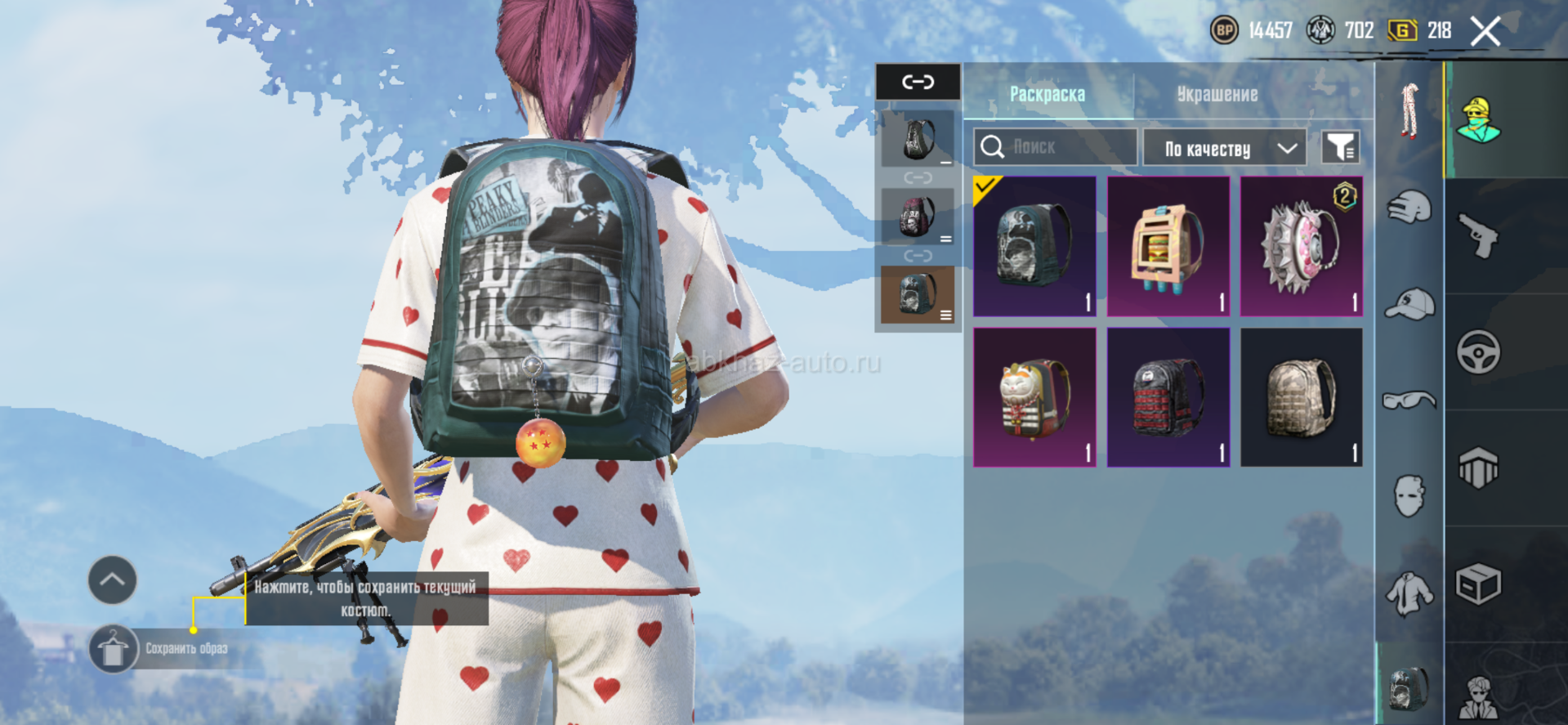Select the Peaky Blinders backpack skin
Image resolution: width=1568 pixels, height=725 pixels.
(x=1034, y=246)
